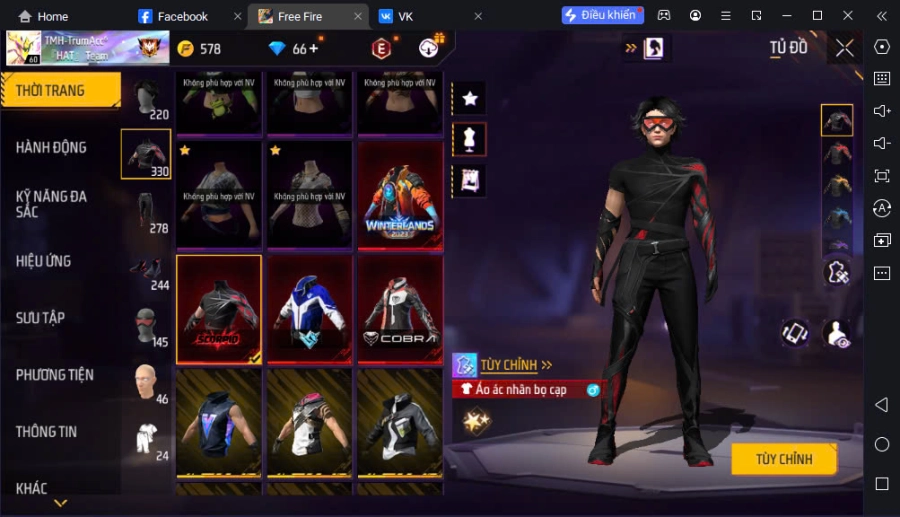
Task: Close the Tủ Đồ wardrobe screen
Action: click(x=845, y=48)
